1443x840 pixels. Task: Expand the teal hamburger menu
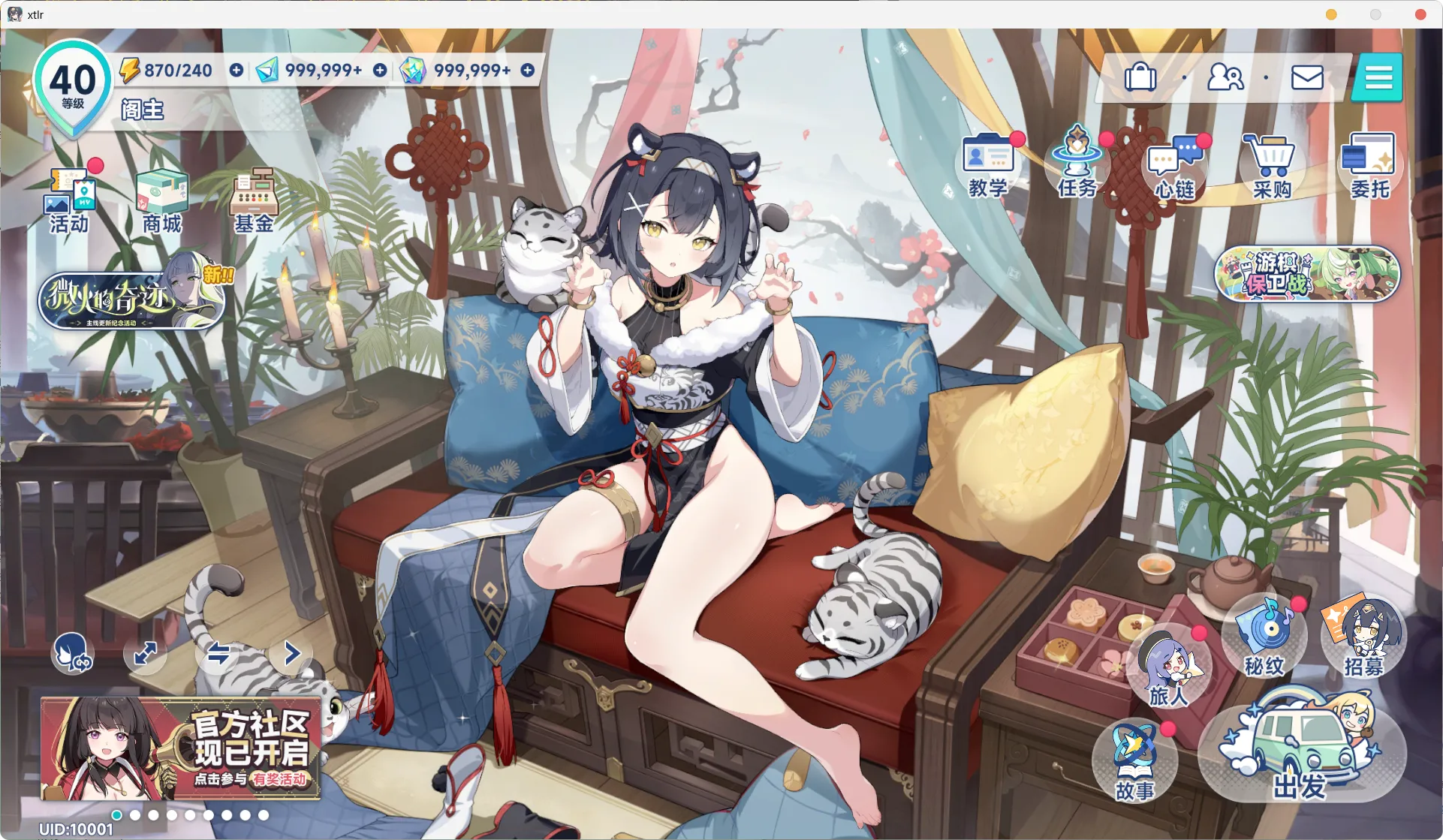pos(1378,77)
